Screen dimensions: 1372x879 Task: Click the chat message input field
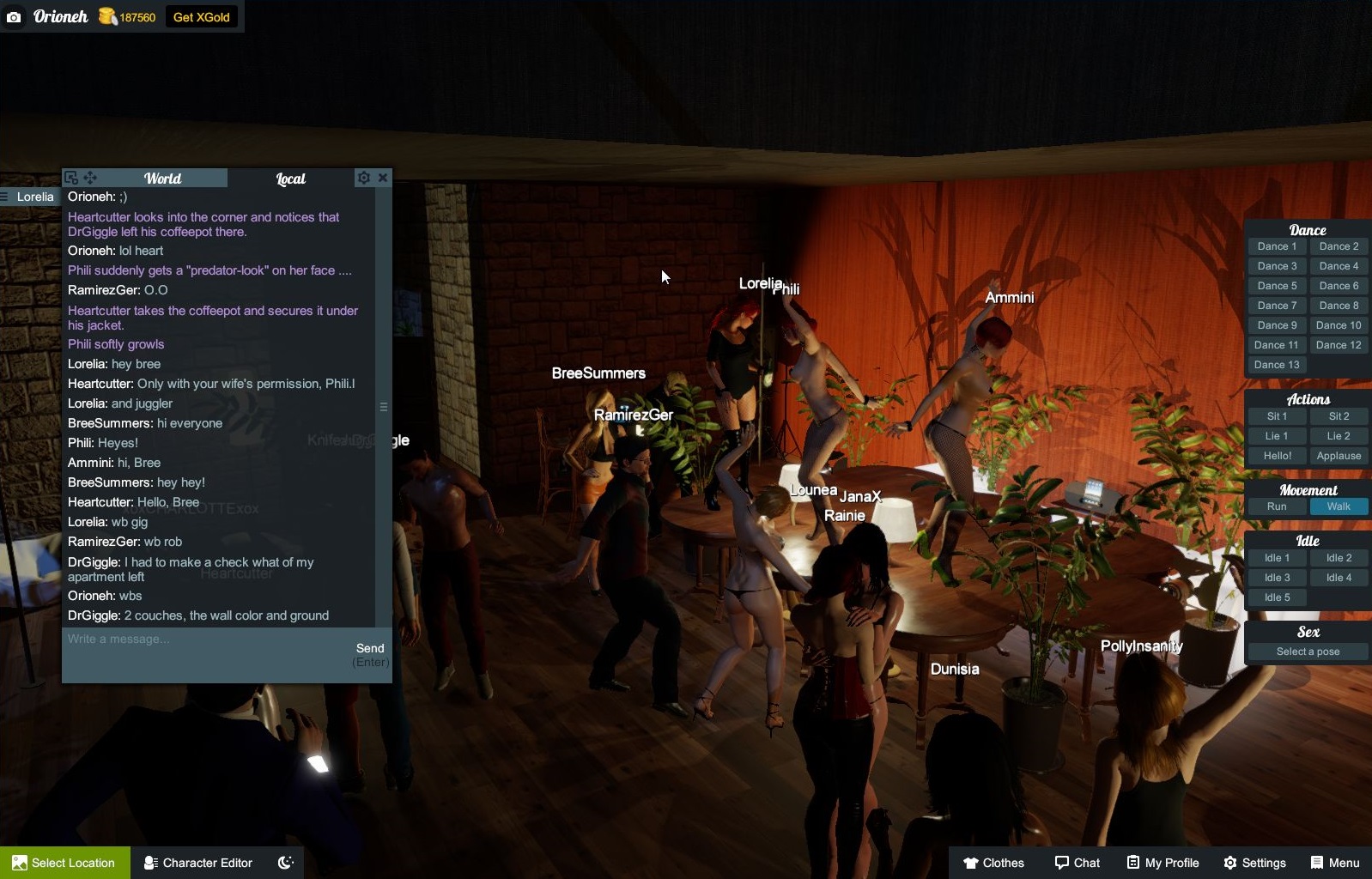click(x=206, y=640)
